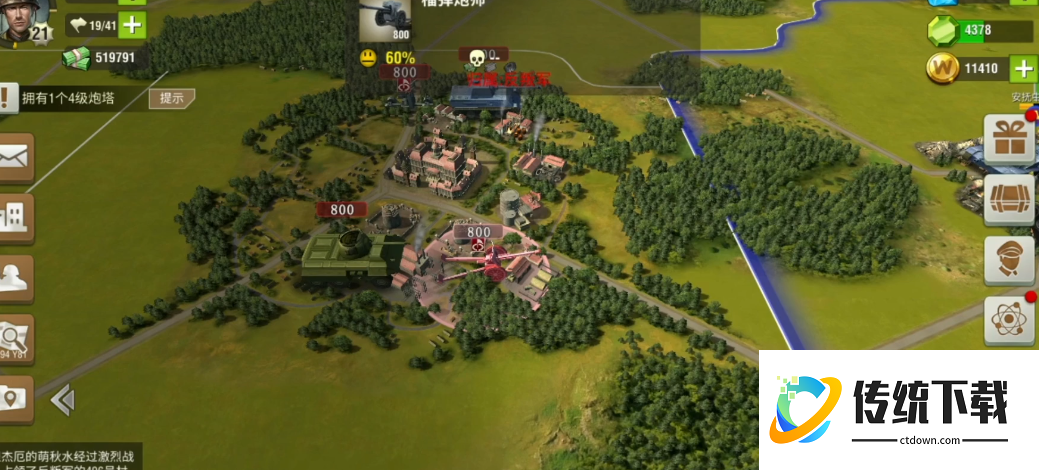Image resolution: width=1039 pixels, height=470 pixels.
Task: Add more troops with the green plus
Action: pyautogui.click(x=132, y=25)
